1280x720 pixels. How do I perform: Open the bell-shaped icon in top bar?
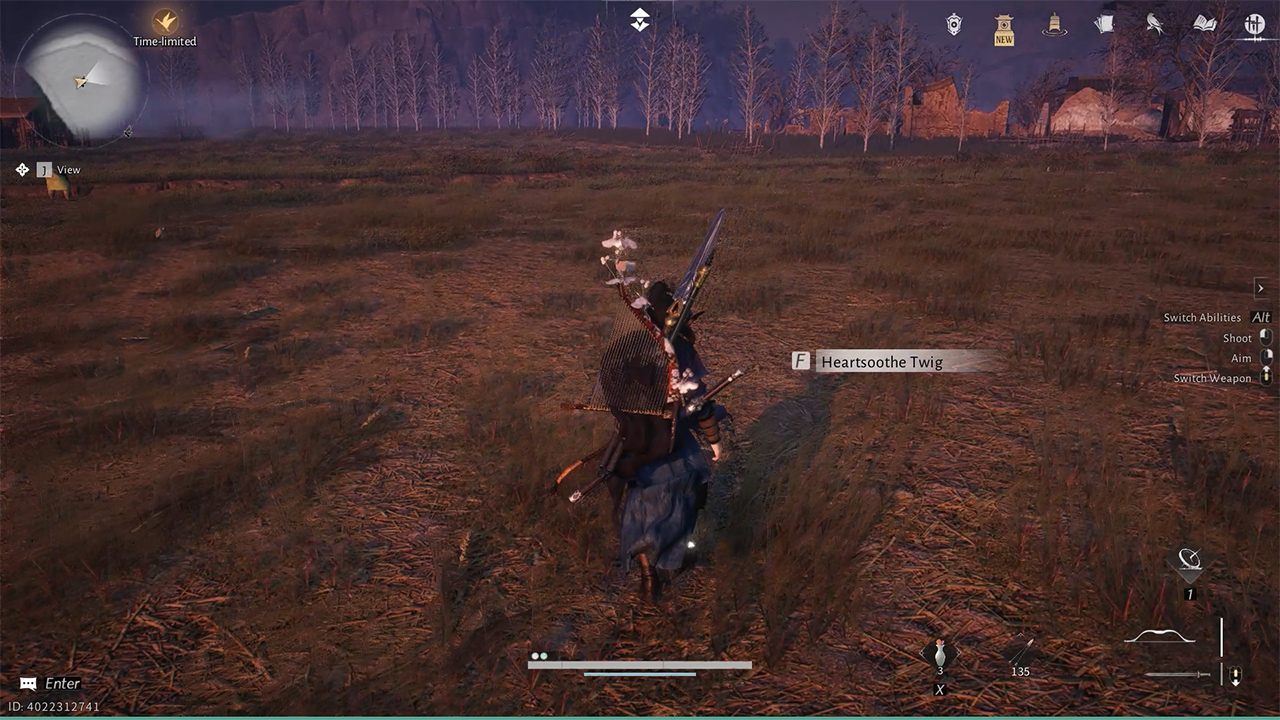[x=1053, y=25]
